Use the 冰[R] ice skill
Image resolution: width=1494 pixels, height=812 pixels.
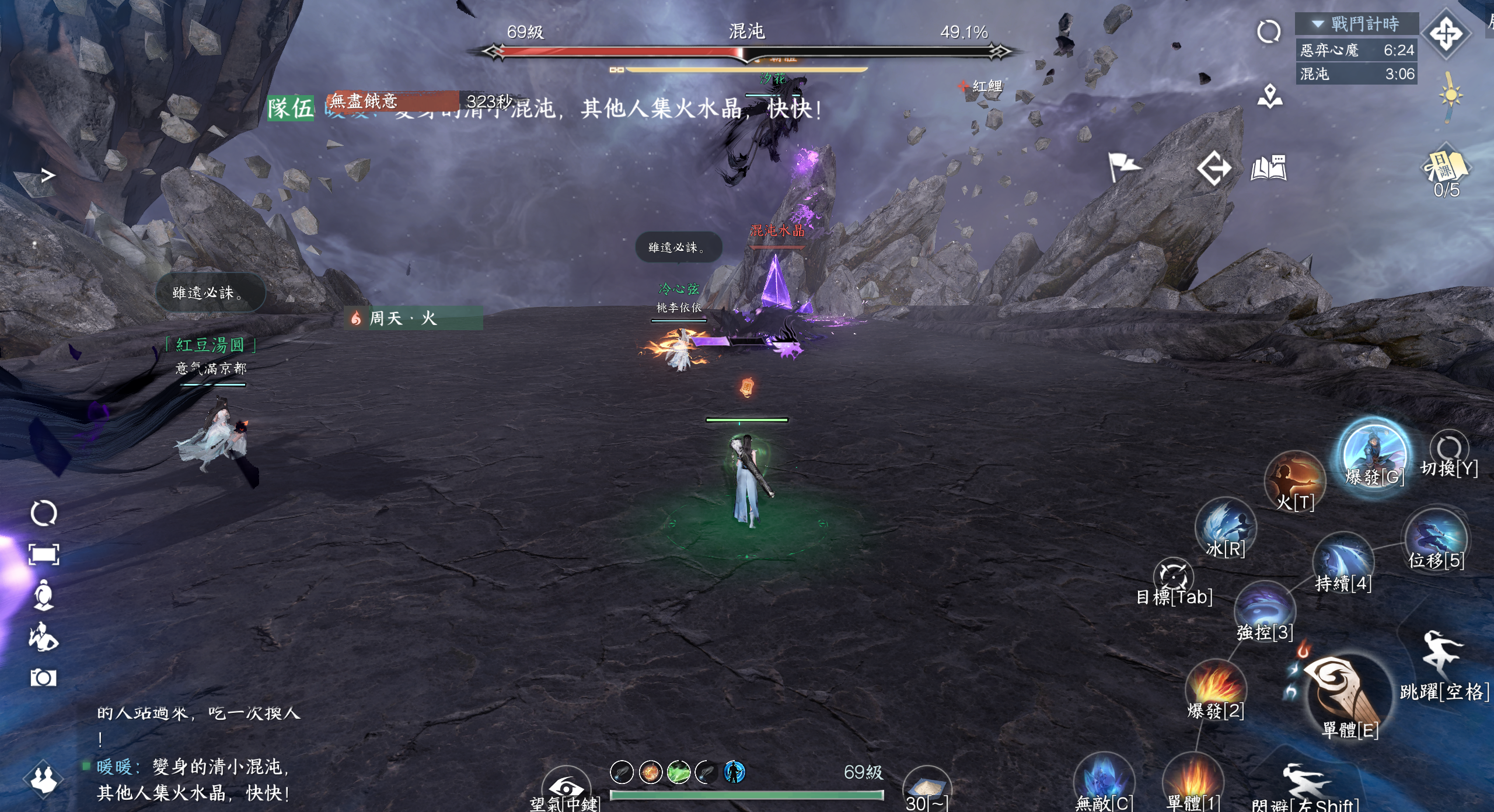1225,527
